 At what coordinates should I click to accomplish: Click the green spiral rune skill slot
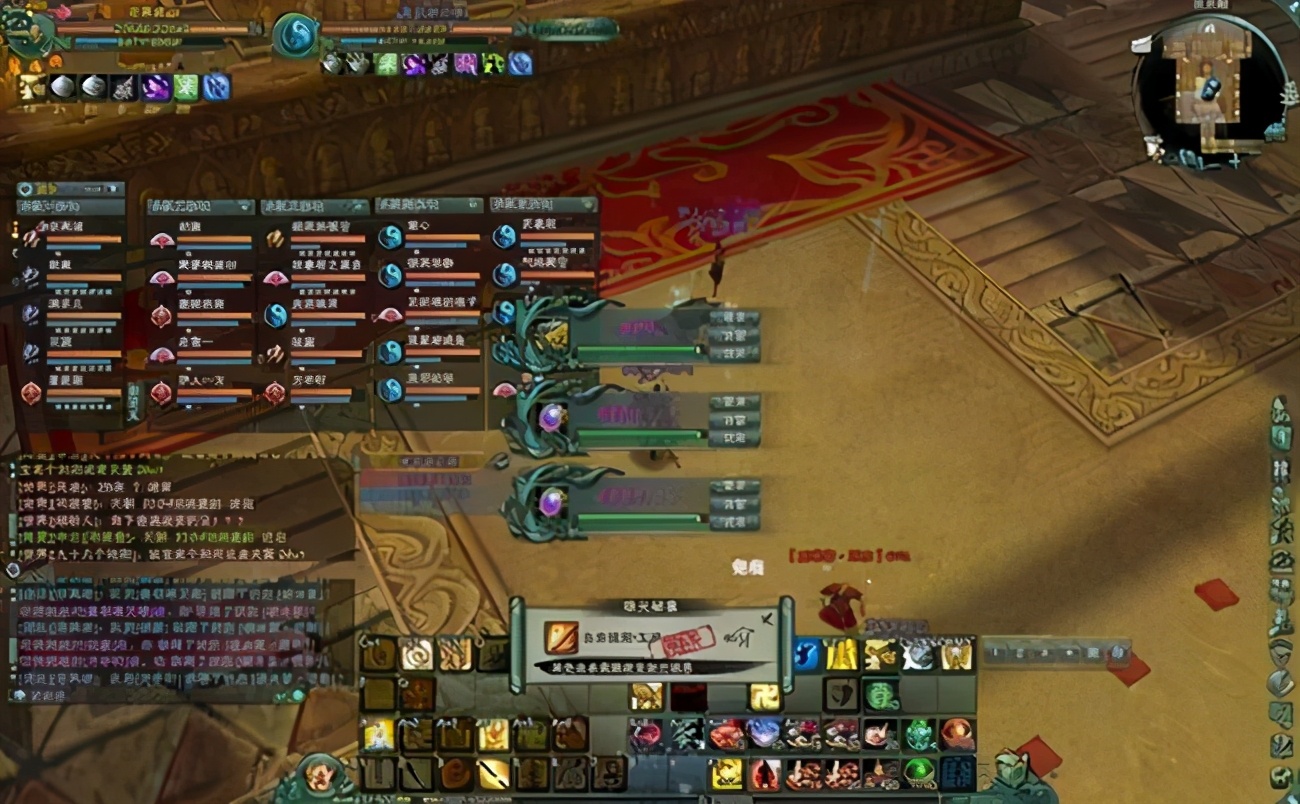[x=880, y=694]
